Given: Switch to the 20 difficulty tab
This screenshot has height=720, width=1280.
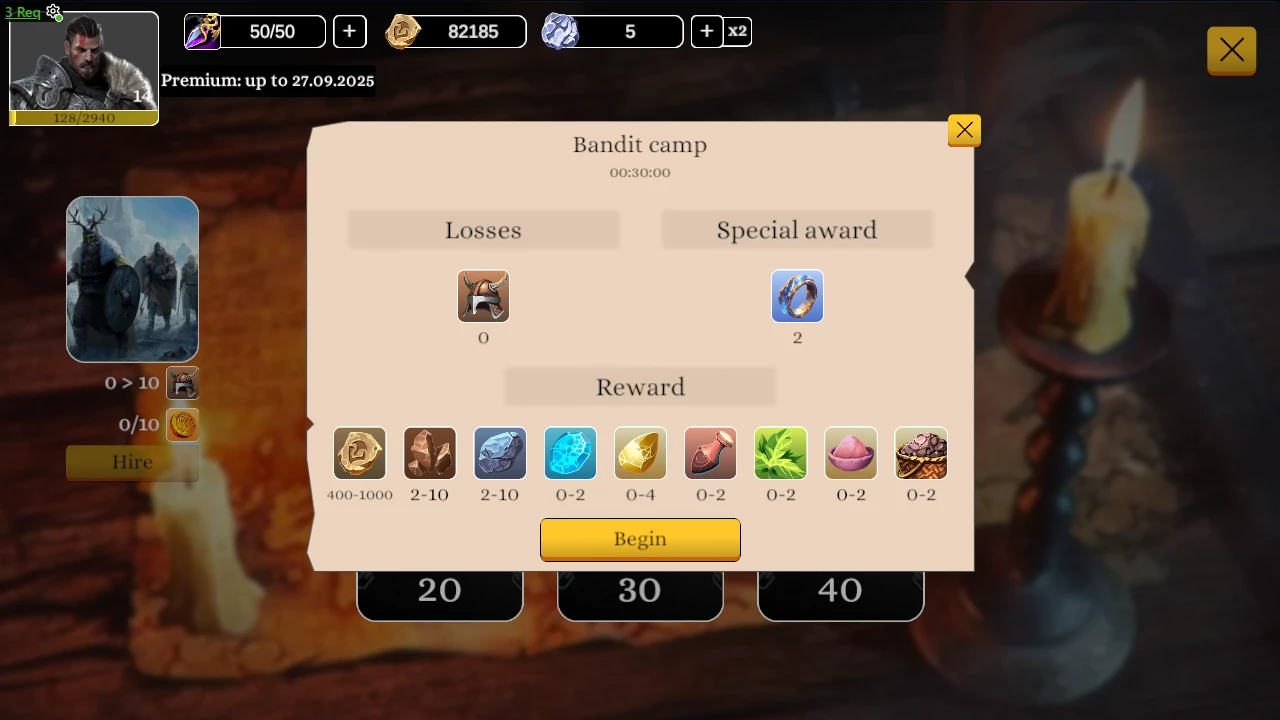Looking at the screenshot, I should click(x=439, y=590).
